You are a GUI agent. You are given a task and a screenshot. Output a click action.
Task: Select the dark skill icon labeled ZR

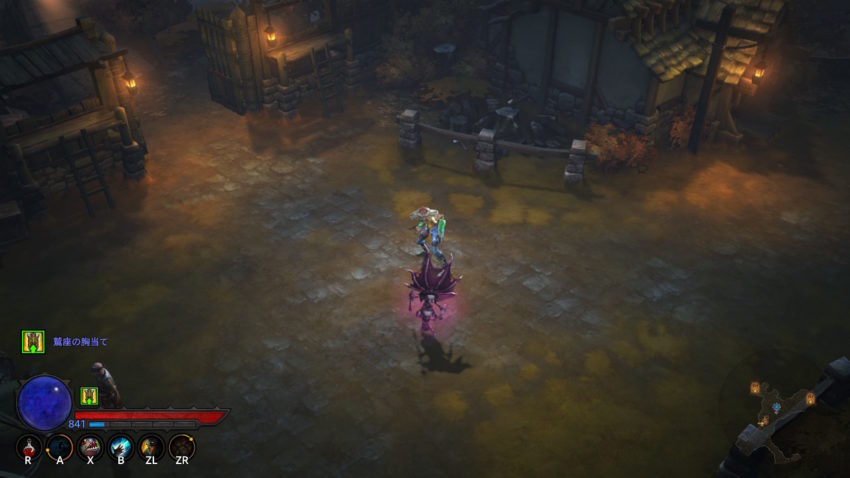(x=182, y=447)
